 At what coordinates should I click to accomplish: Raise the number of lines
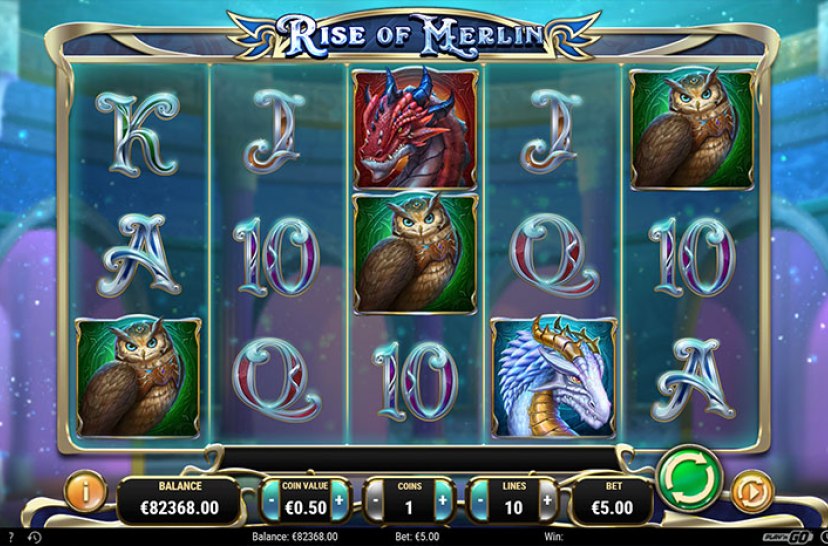547,498
